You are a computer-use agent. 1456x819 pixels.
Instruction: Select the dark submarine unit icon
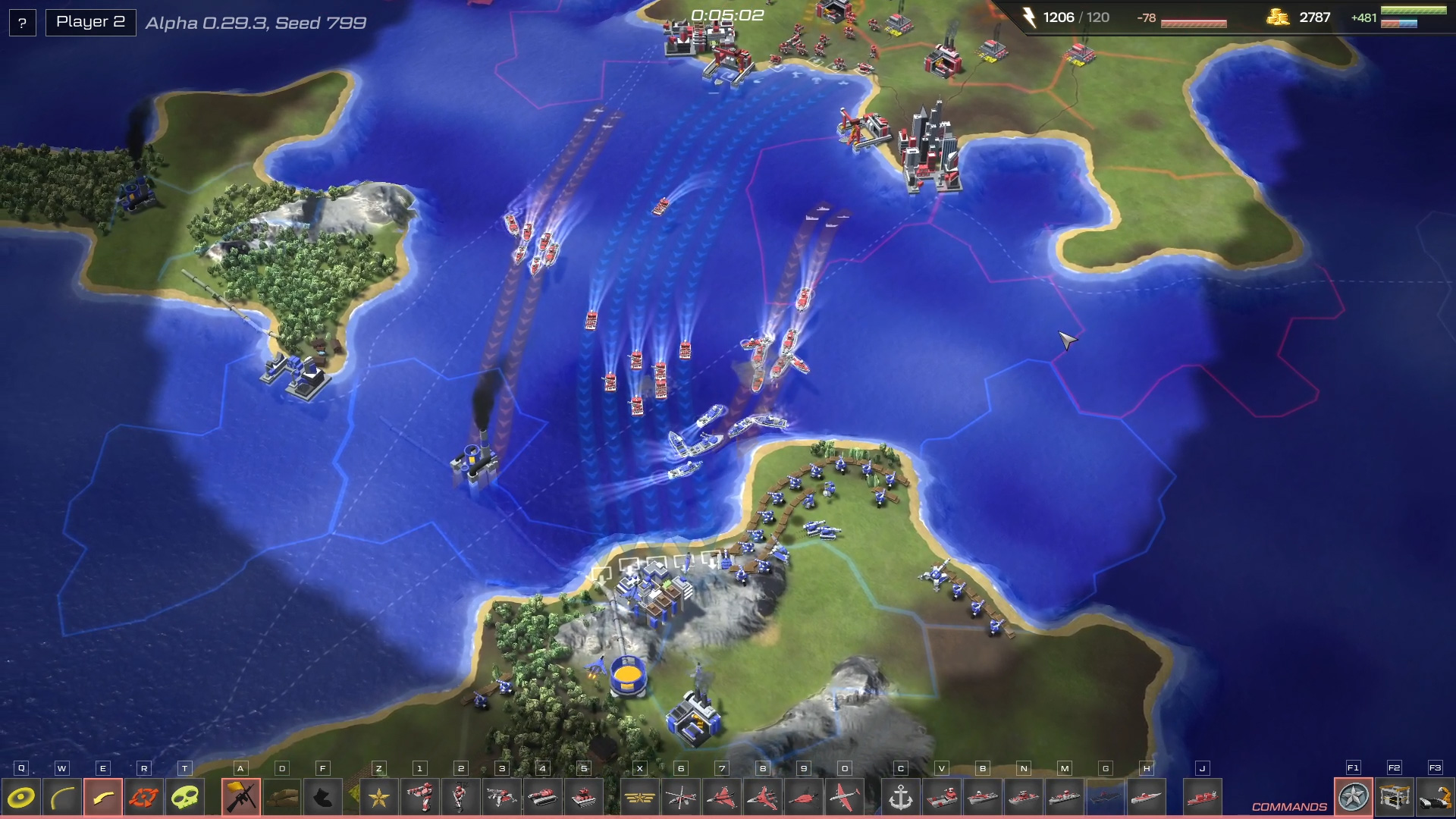pos(1106,798)
